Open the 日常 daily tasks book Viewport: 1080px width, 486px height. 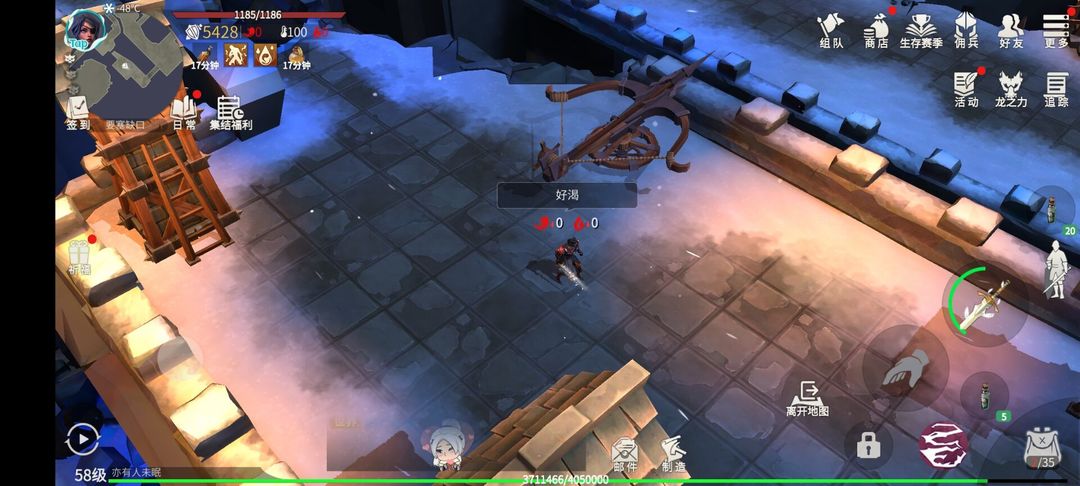184,112
